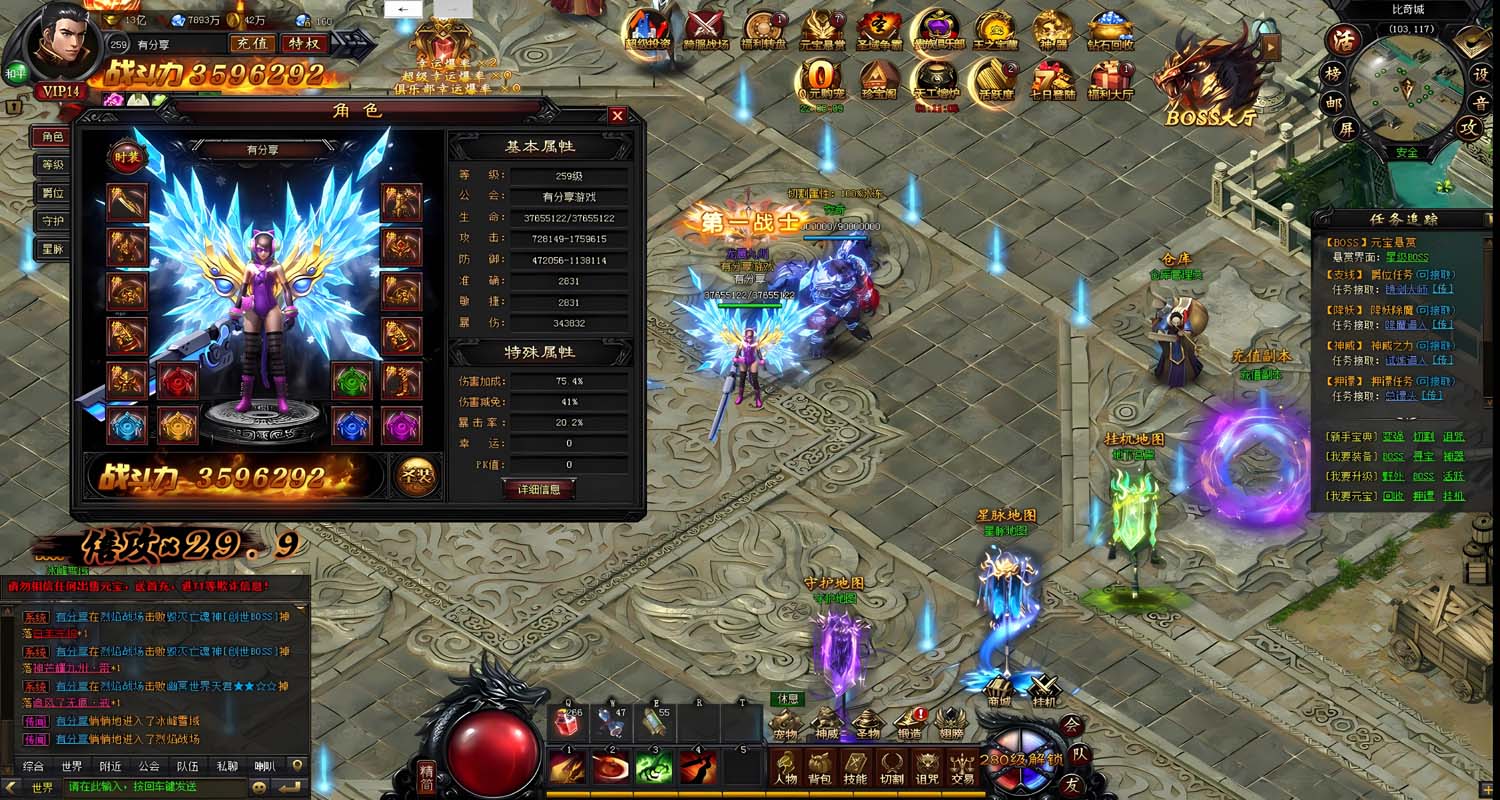
Task: Open the 翅膀 wings icon
Action: pyautogui.click(x=950, y=723)
